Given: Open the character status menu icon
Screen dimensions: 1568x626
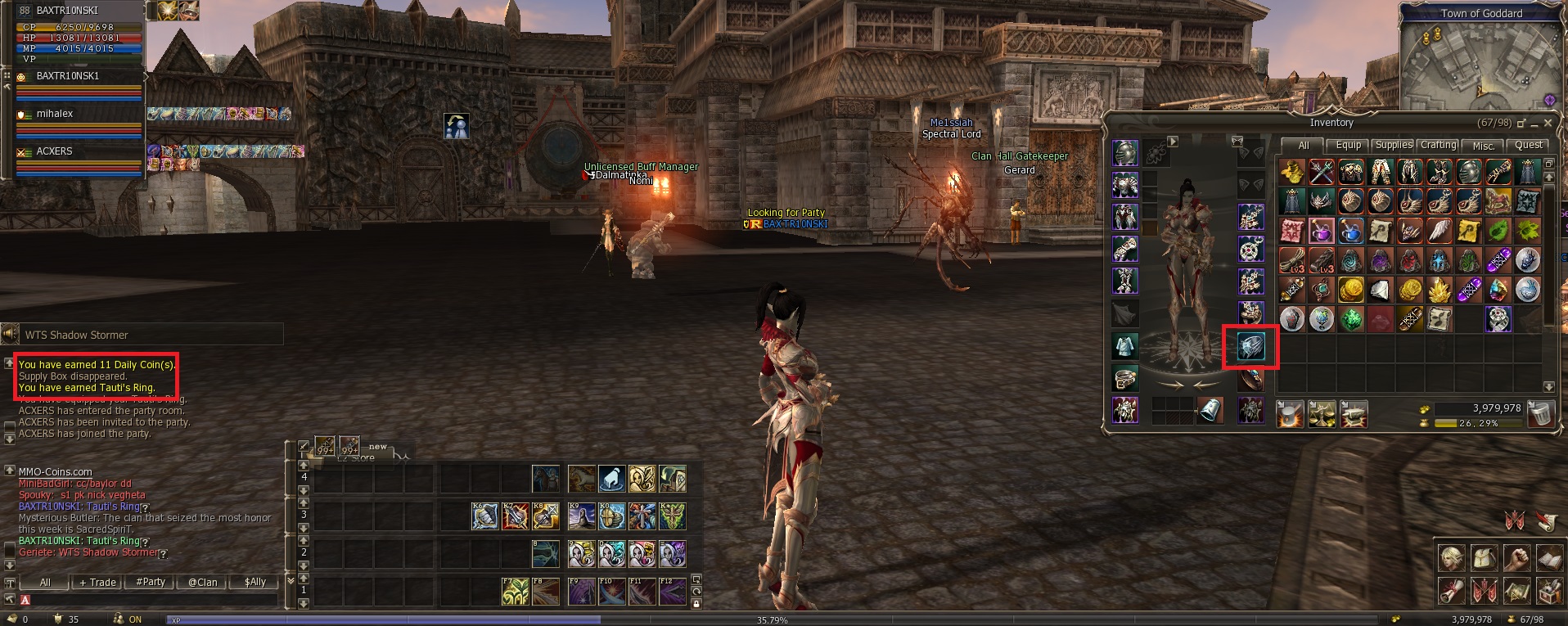Looking at the screenshot, I should (1452, 558).
